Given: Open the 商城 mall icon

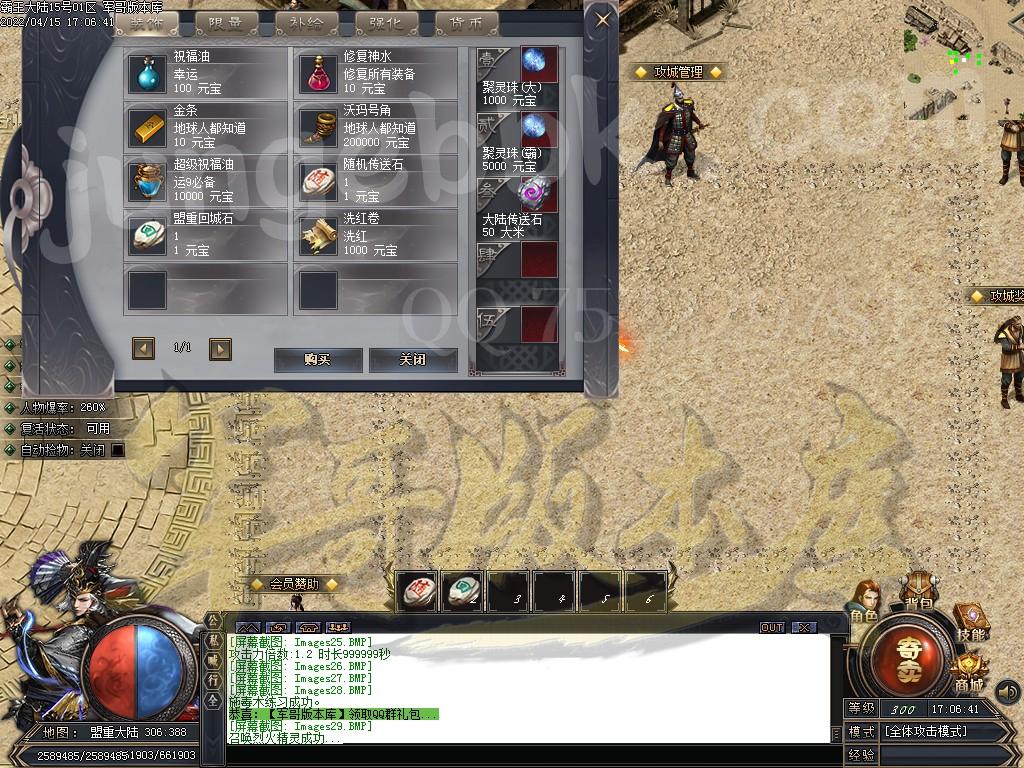Looking at the screenshot, I should (967, 672).
